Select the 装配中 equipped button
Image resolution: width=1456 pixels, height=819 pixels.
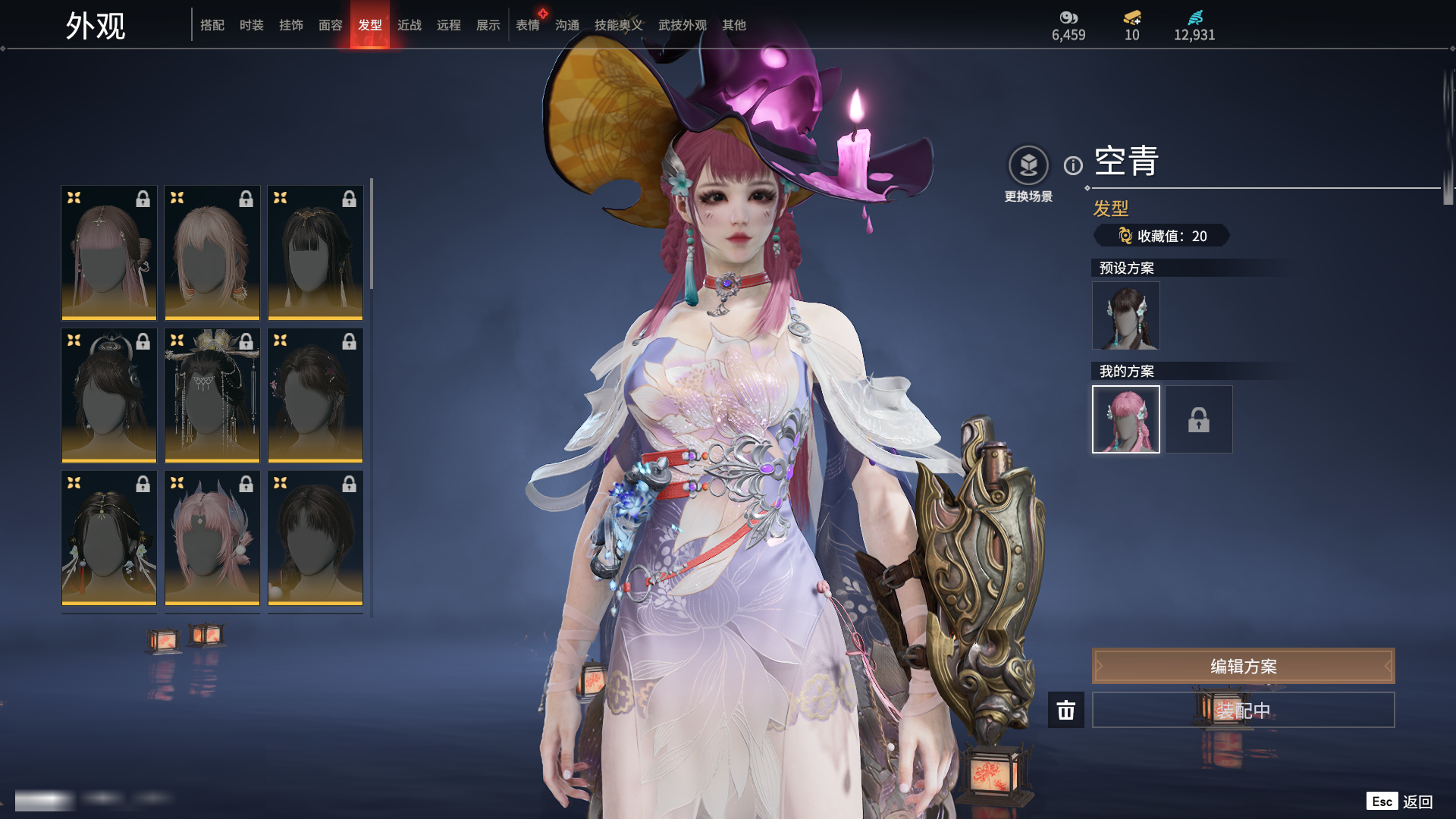point(1243,710)
